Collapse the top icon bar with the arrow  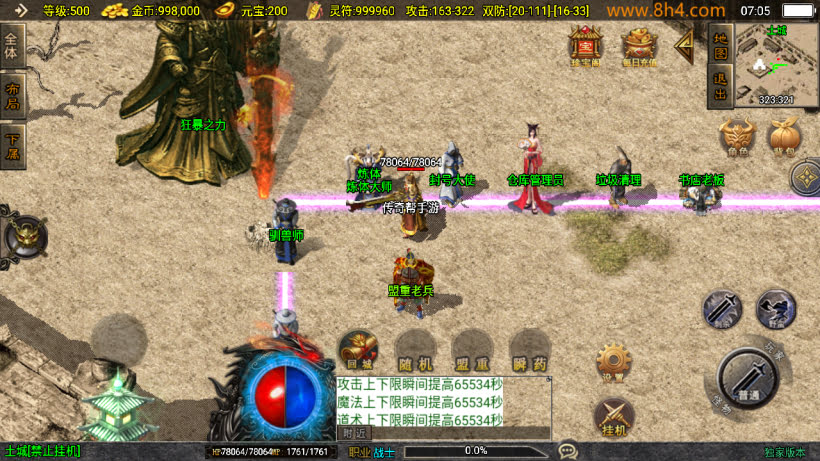tap(686, 44)
